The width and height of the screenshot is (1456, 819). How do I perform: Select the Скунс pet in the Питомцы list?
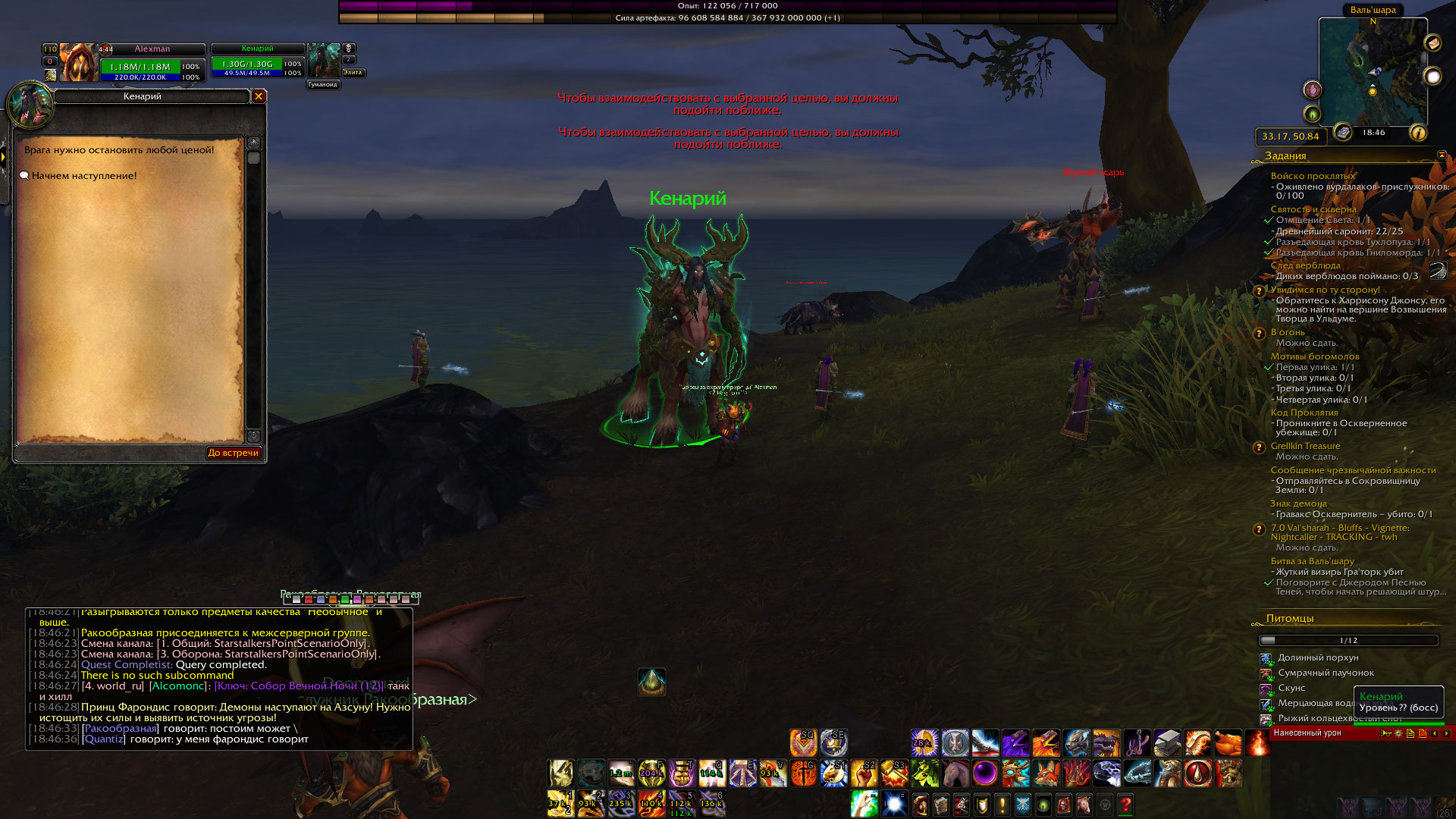[x=1291, y=688]
